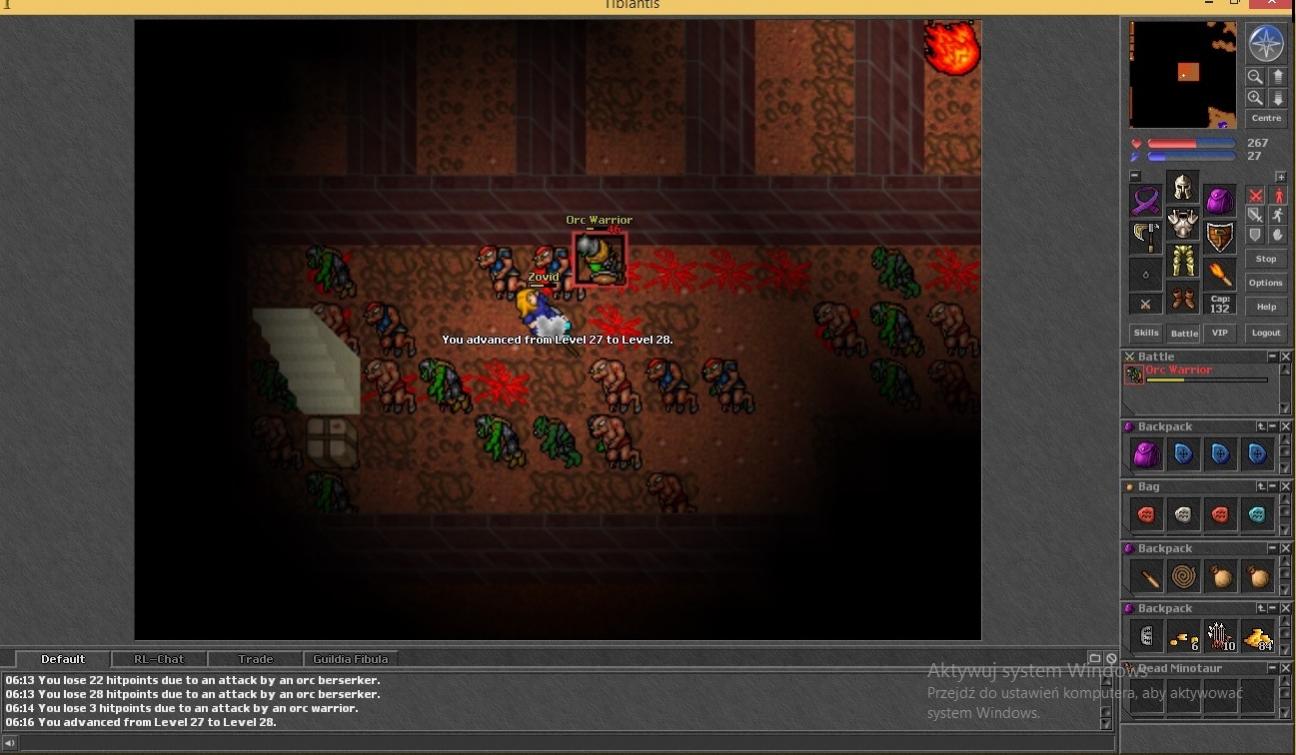This screenshot has width=1296, height=755.
Task: Click the Stop button
Action: point(1266,259)
